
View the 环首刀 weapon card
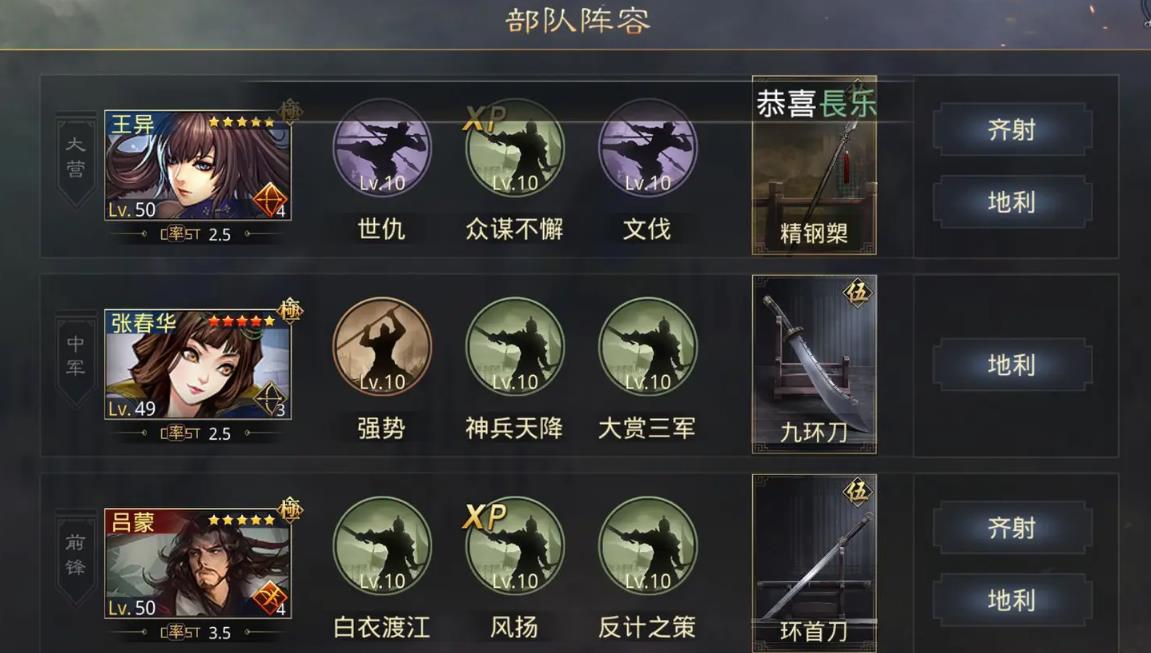pos(814,562)
